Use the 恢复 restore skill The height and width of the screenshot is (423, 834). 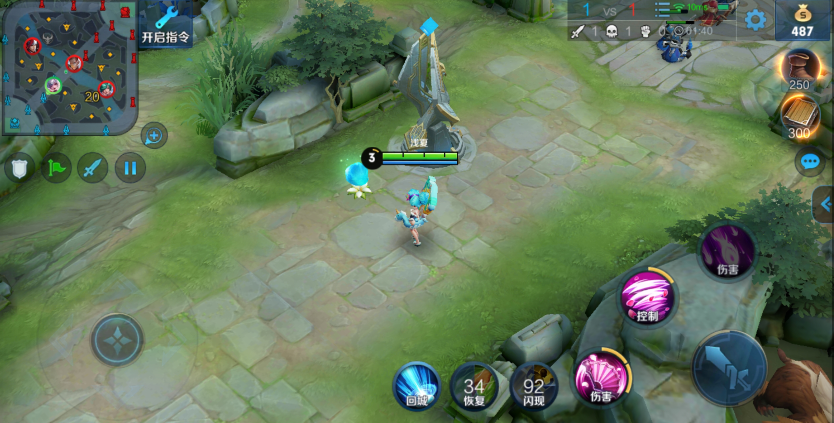click(x=474, y=385)
